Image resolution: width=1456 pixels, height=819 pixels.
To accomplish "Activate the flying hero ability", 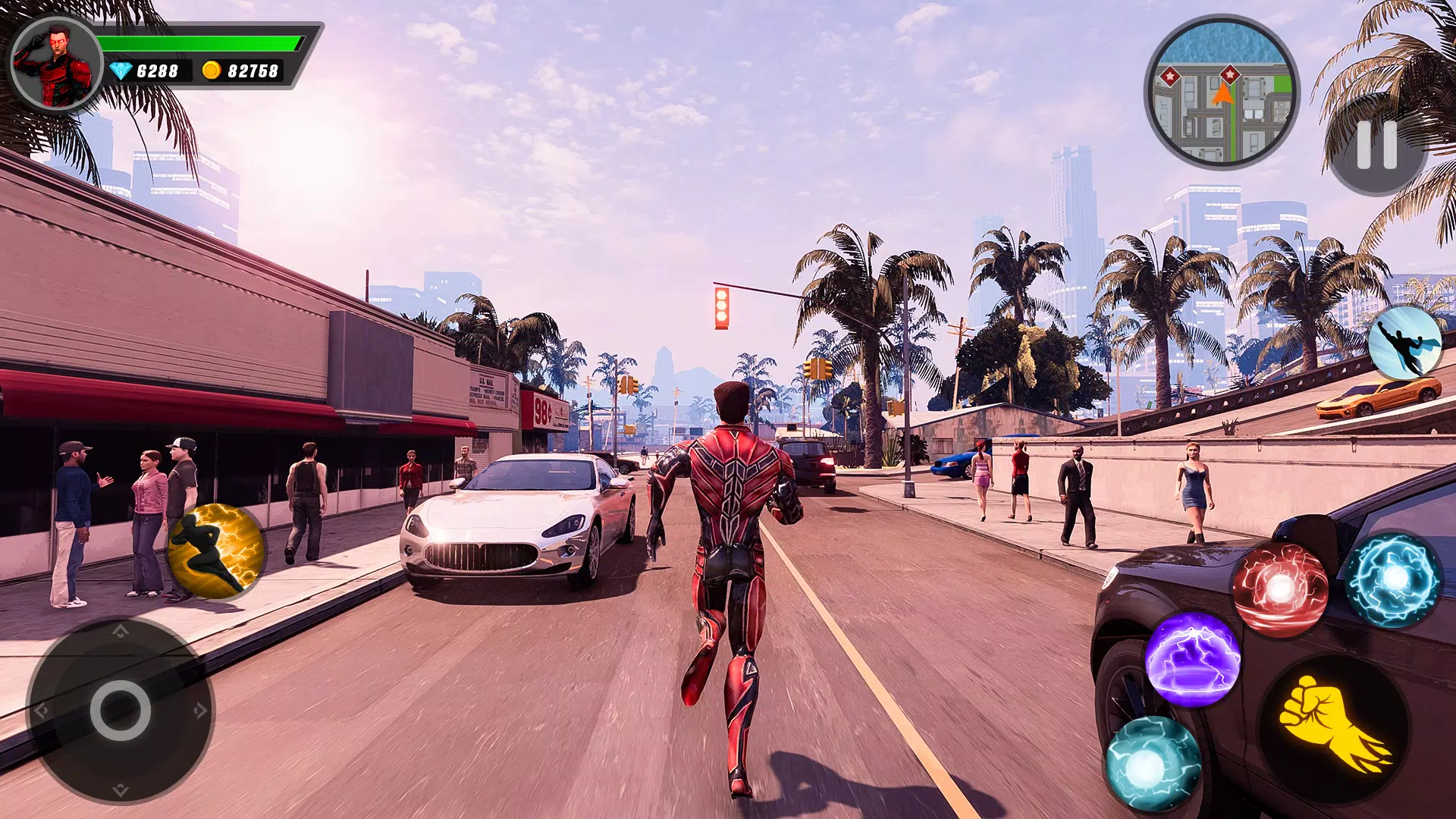I will click(1405, 343).
